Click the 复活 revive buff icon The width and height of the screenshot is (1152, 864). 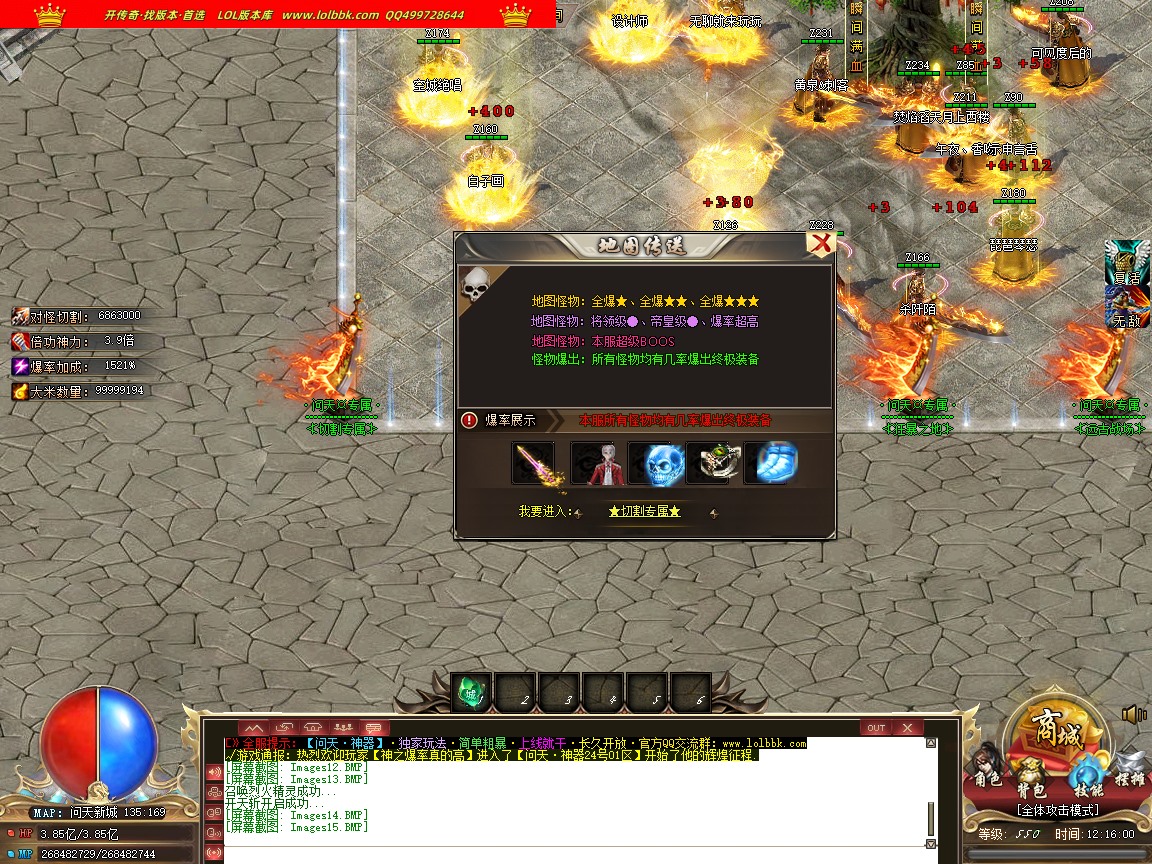pos(1126,263)
